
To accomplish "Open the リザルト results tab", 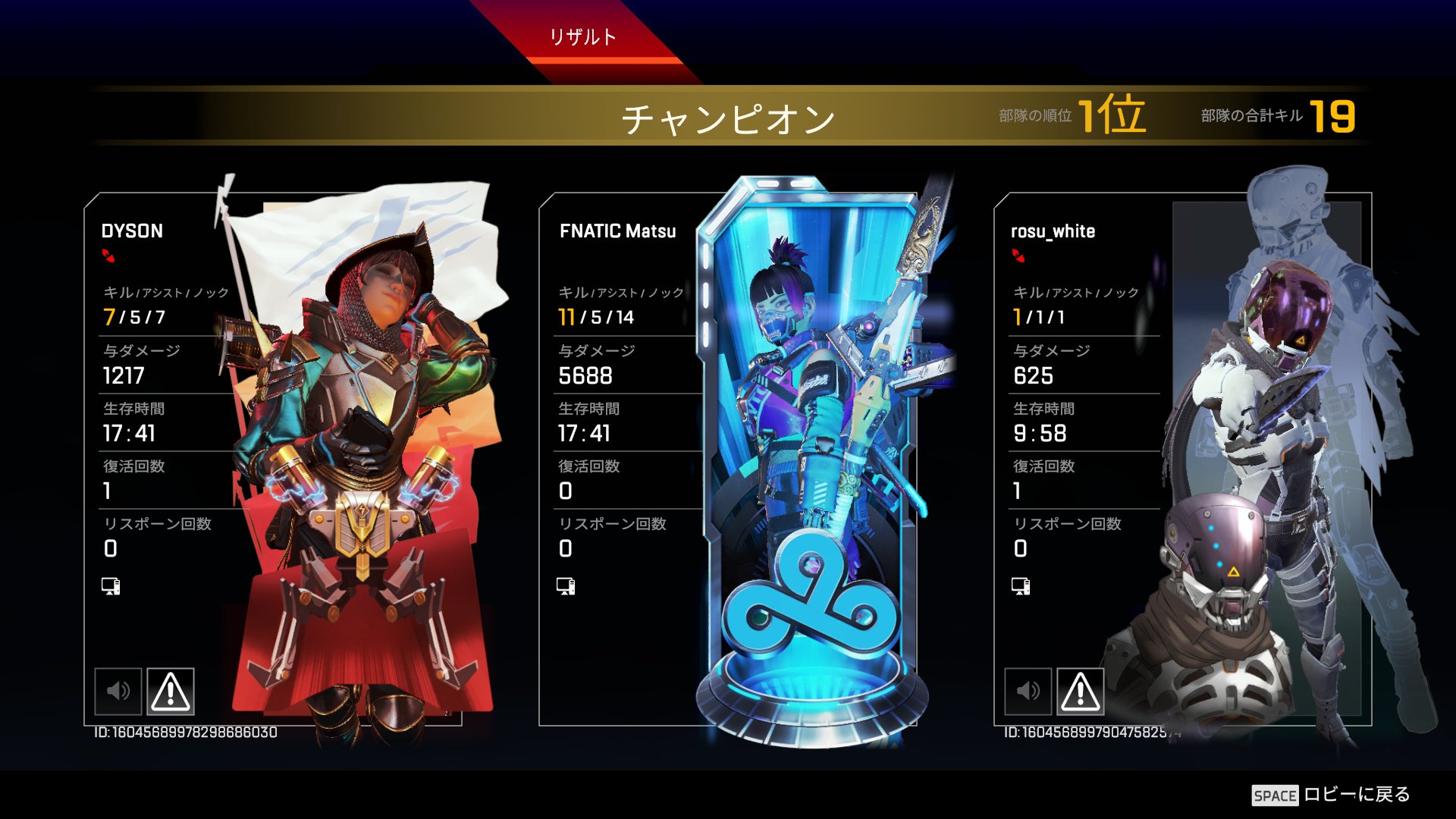I will click(584, 35).
